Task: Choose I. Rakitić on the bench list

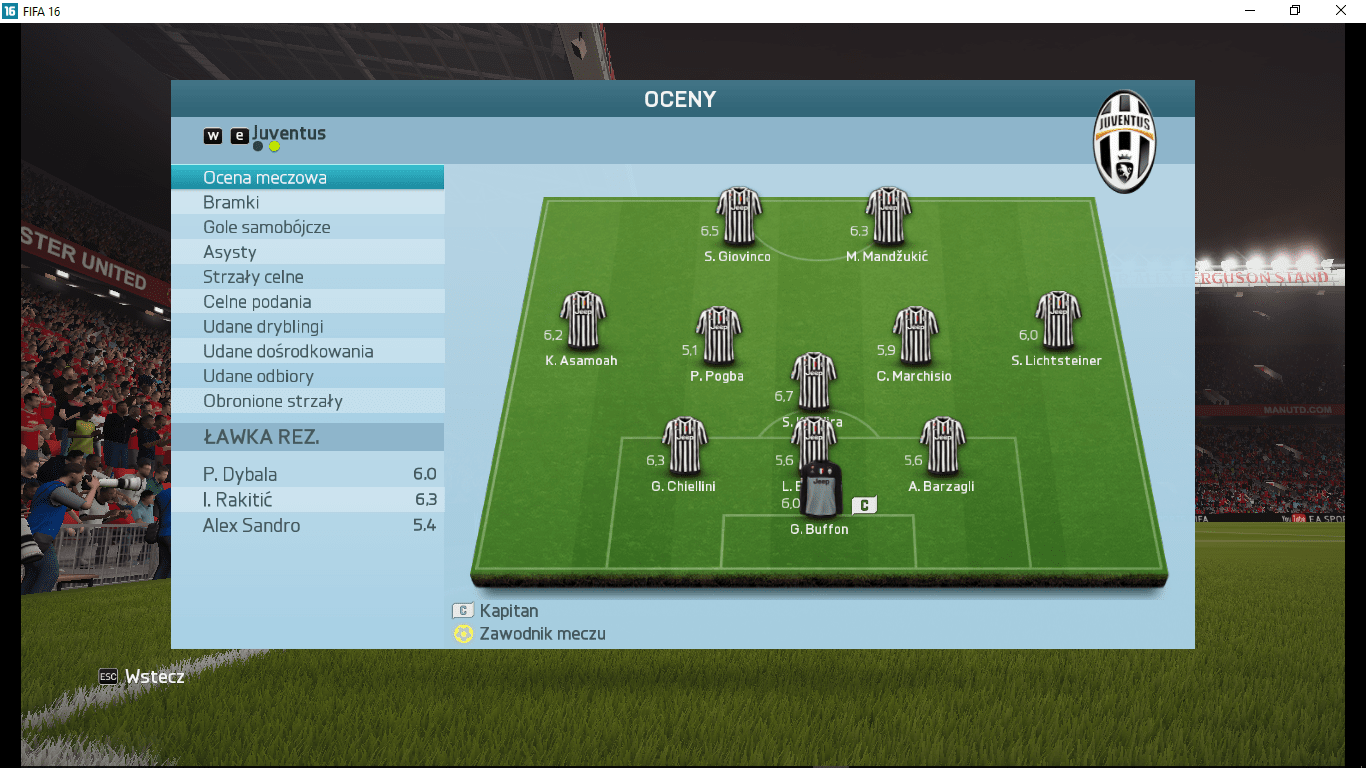Action: pos(307,500)
